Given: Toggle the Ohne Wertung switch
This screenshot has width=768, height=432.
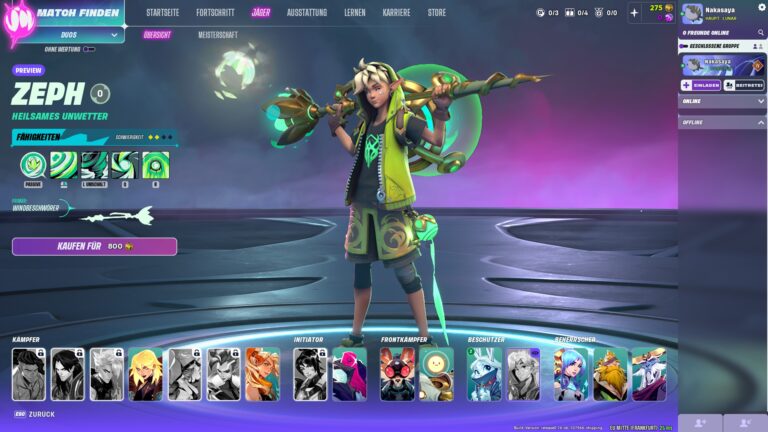Looking at the screenshot, I should [89, 48].
